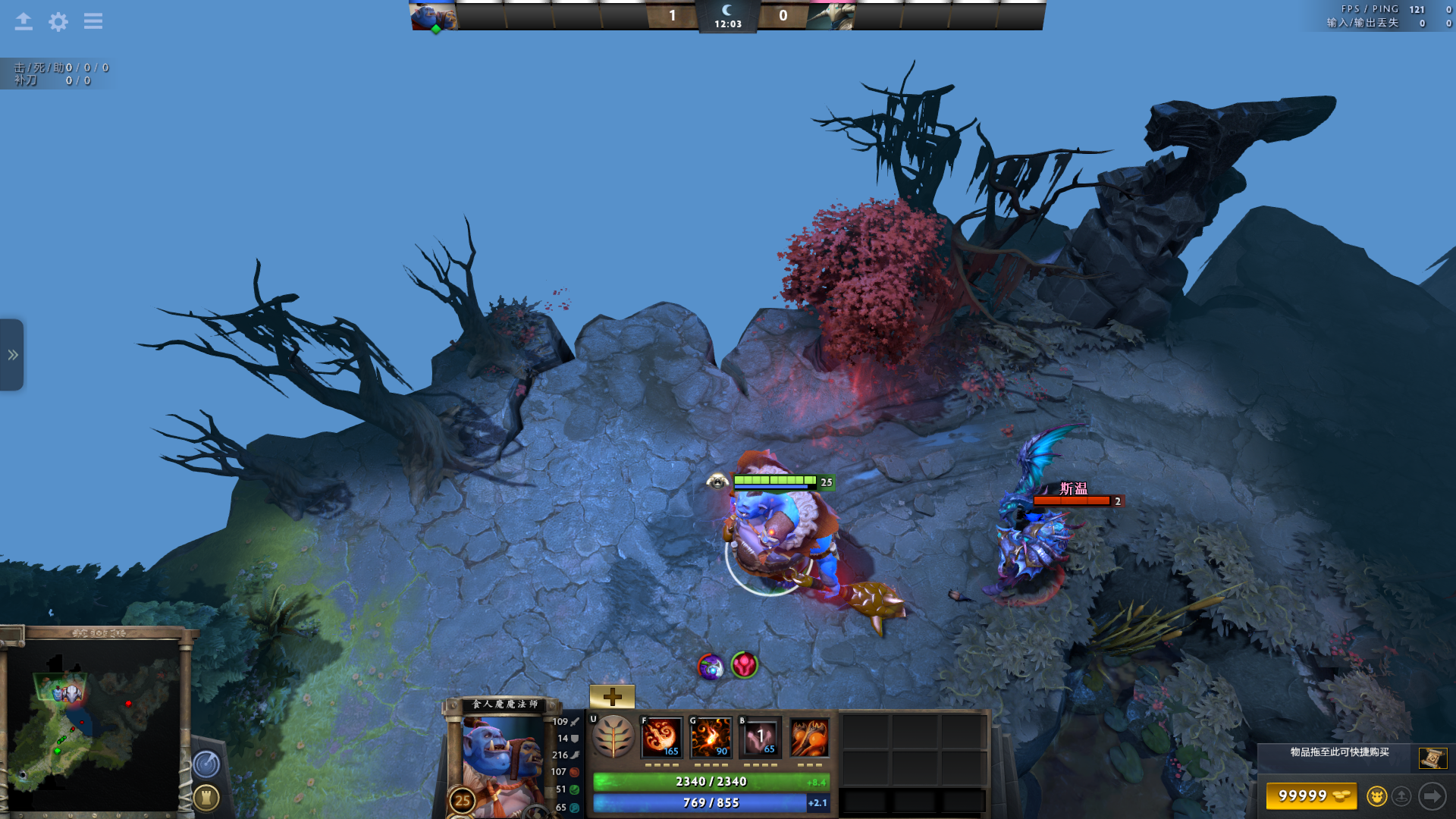Click the upload arrow icon beside the gear
This screenshot has width=1456, height=819.
coord(24,21)
